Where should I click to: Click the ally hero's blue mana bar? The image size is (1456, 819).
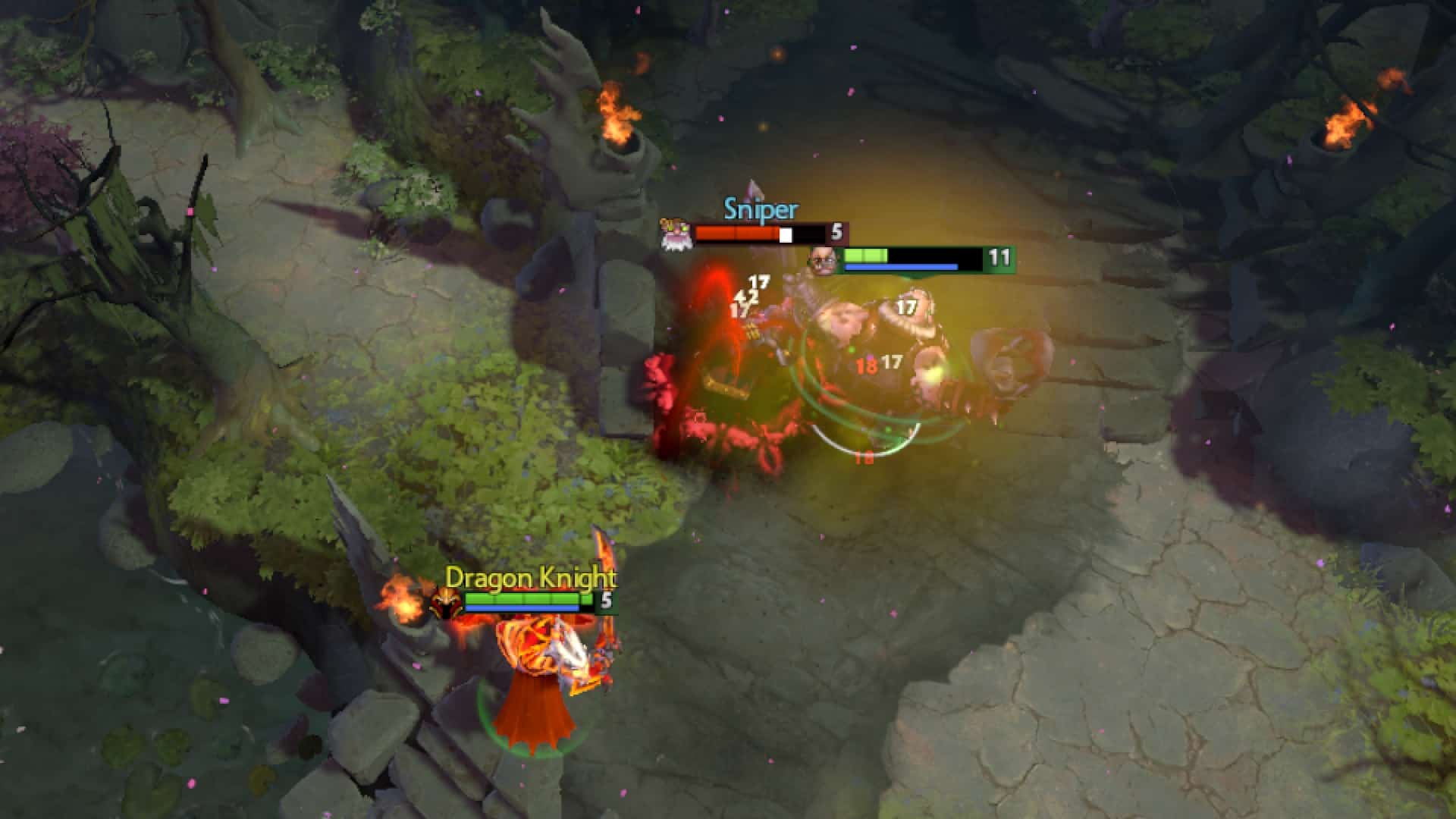[x=902, y=266]
